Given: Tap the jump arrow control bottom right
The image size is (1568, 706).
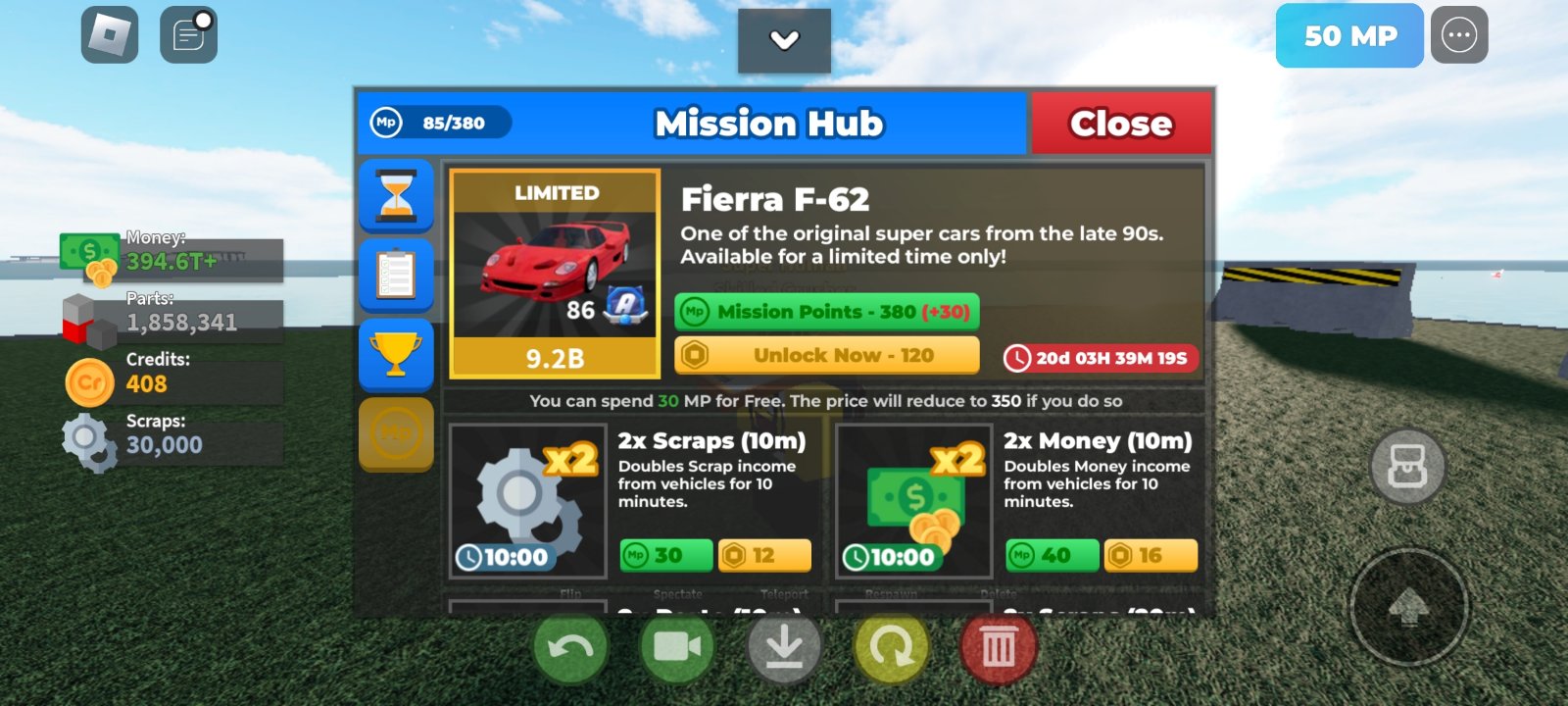Looking at the screenshot, I should [x=1408, y=606].
